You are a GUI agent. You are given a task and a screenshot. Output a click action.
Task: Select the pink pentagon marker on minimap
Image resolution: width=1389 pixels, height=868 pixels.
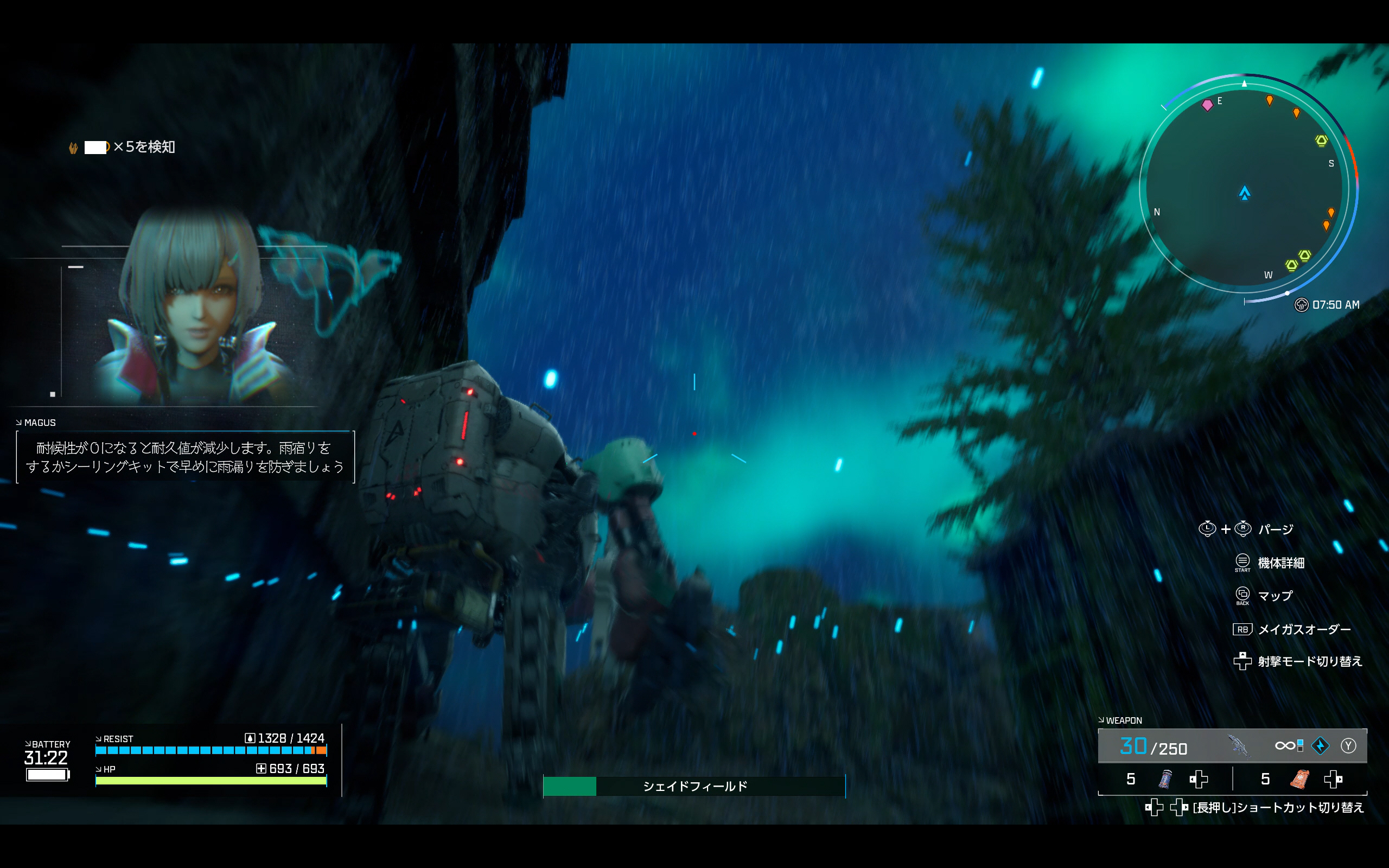[x=1207, y=105]
